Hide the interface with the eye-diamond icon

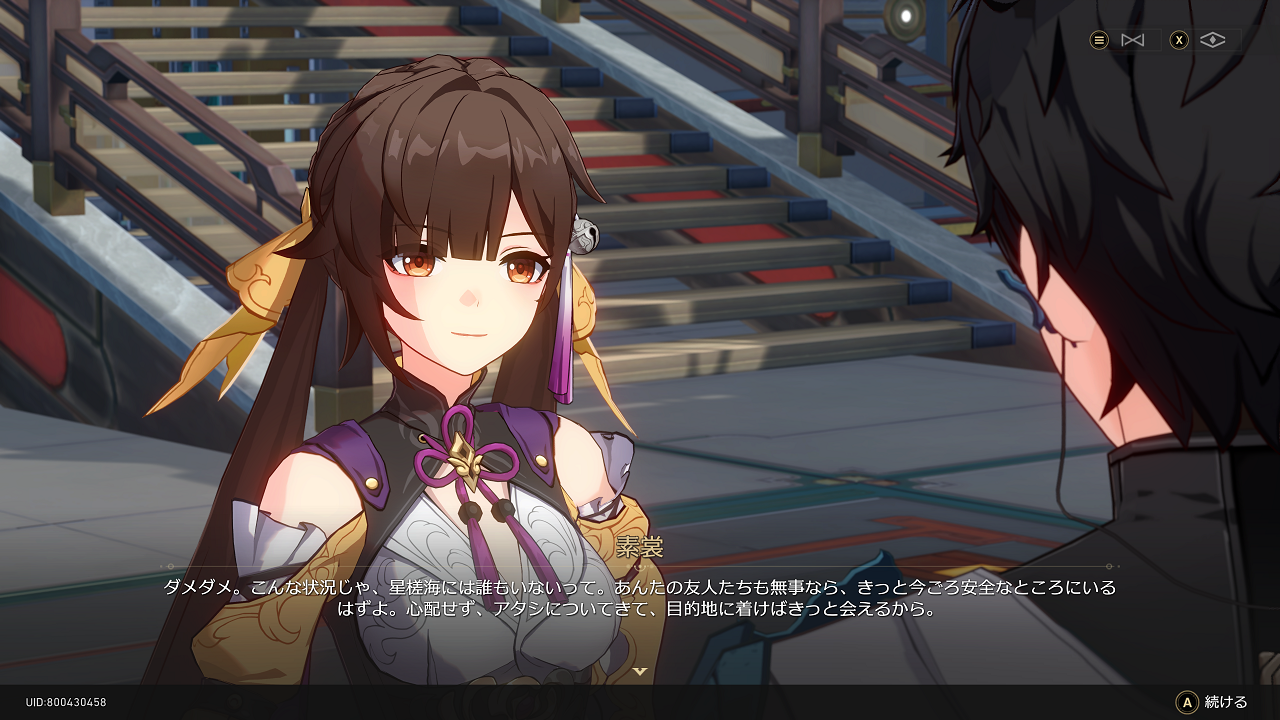click(1212, 40)
